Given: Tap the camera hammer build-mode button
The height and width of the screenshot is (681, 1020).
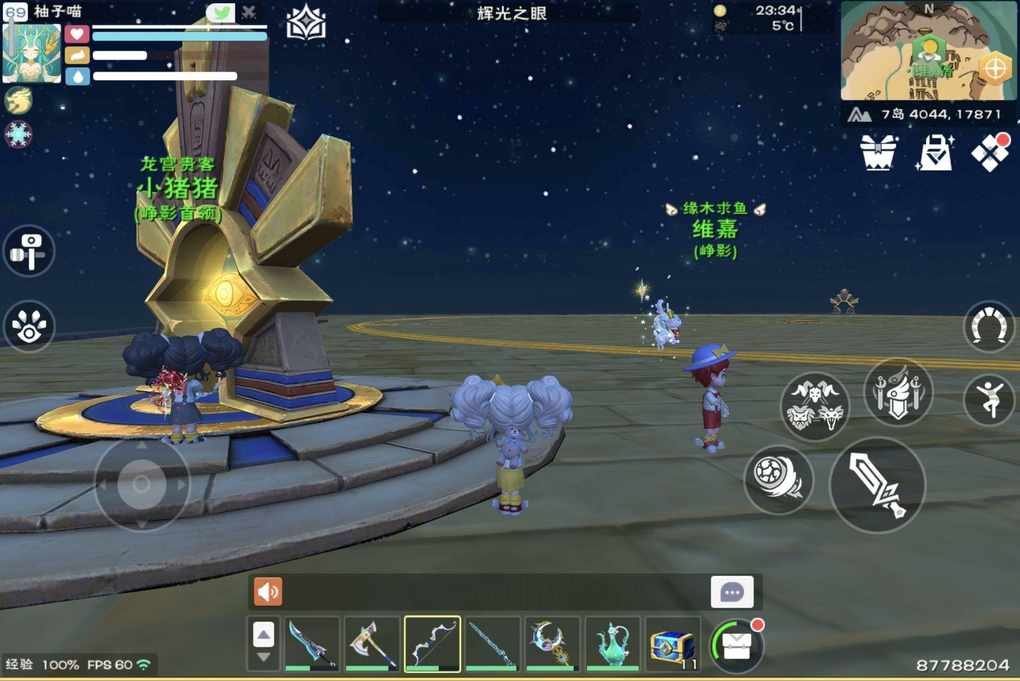Looking at the screenshot, I should (x=28, y=250).
